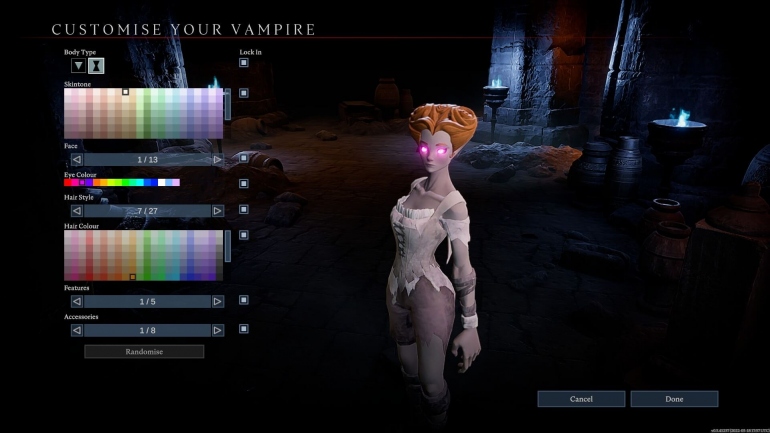Image resolution: width=770 pixels, height=433 pixels.
Task: Choose the next Accessories option
Action: pos(217,330)
